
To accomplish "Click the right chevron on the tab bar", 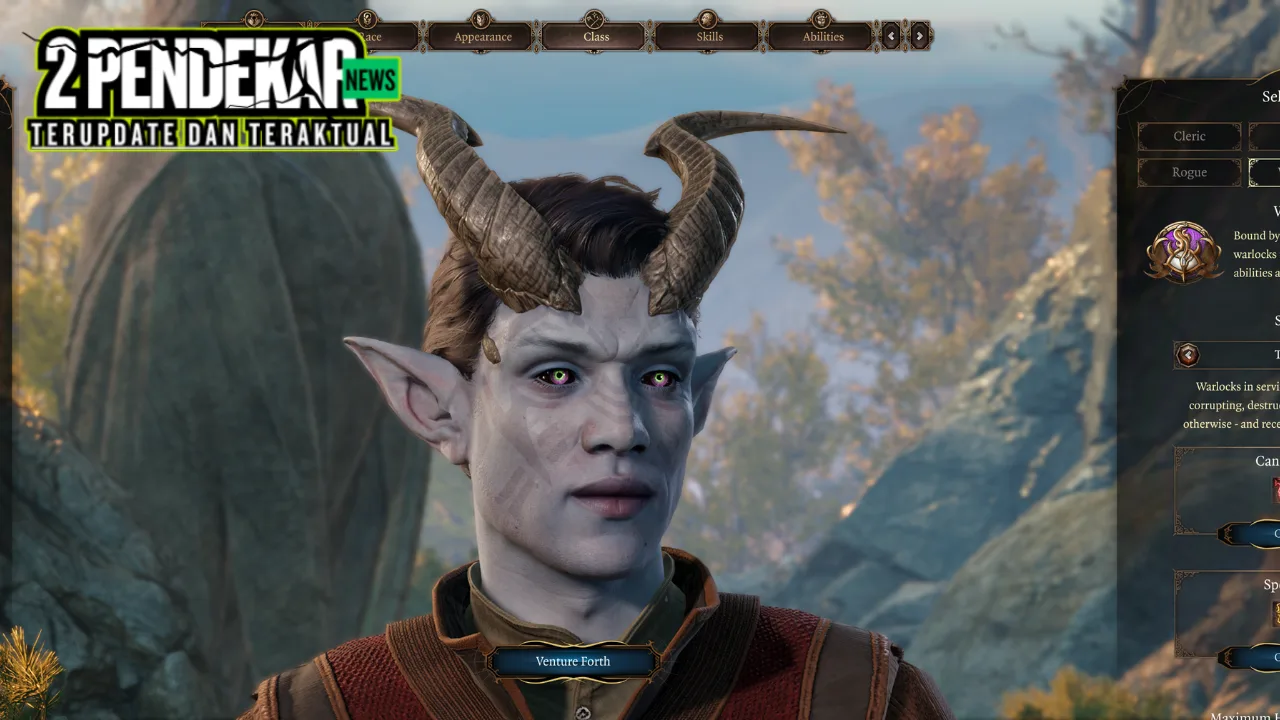I will point(919,36).
